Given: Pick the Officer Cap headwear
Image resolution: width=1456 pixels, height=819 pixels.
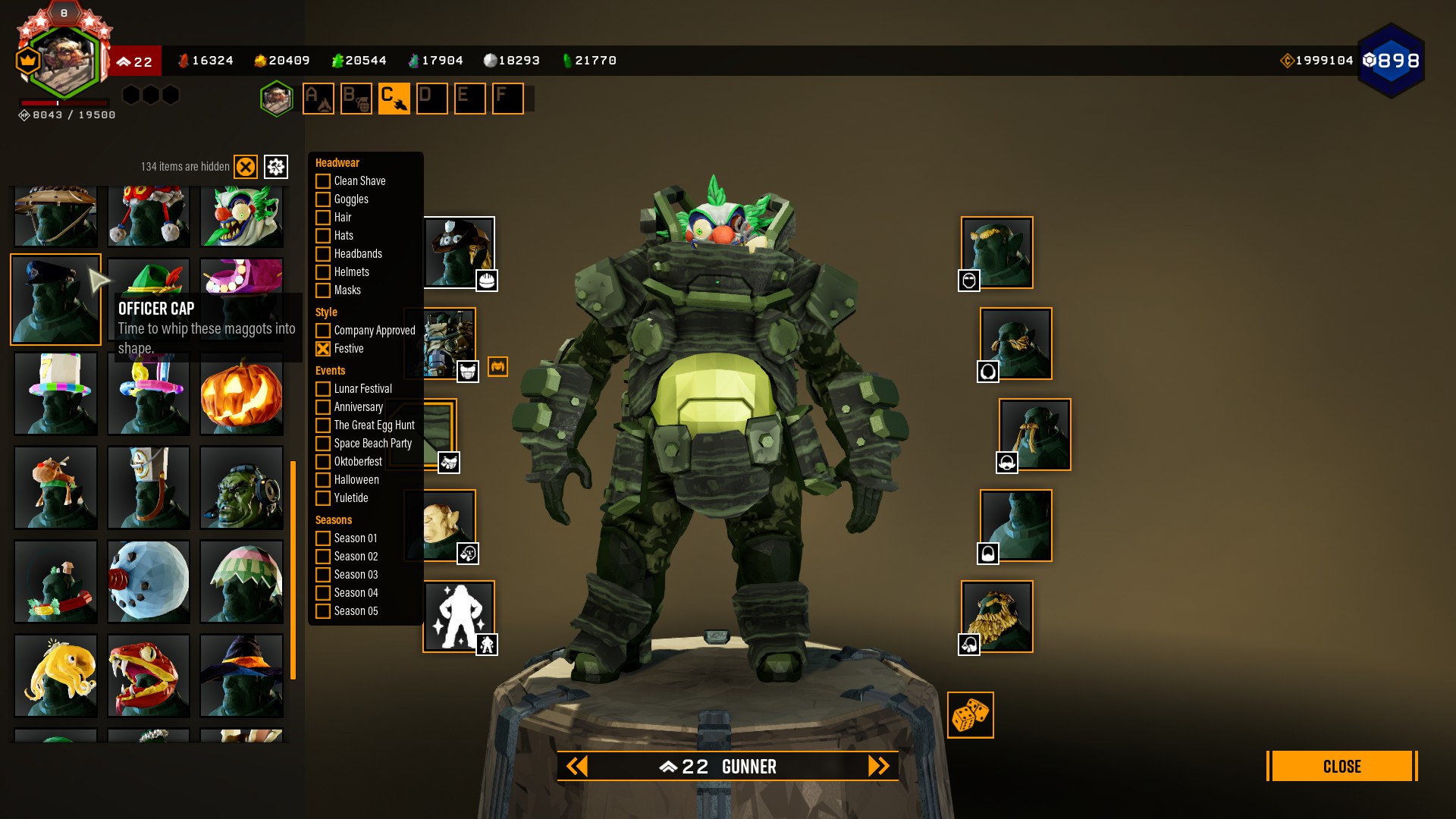Looking at the screenshot, I should (55, 300).
